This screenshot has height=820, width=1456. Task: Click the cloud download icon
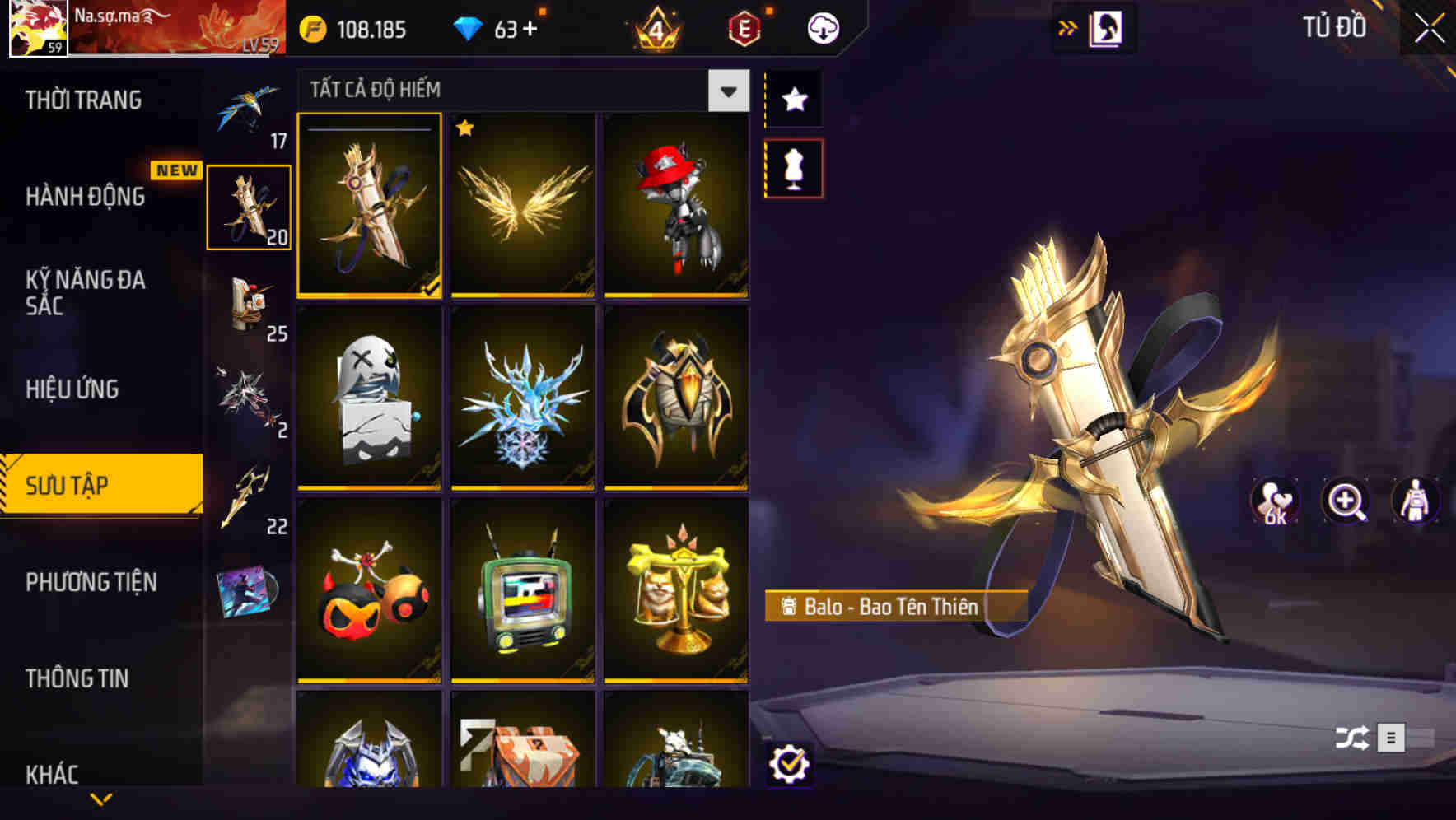coord(823,27)
